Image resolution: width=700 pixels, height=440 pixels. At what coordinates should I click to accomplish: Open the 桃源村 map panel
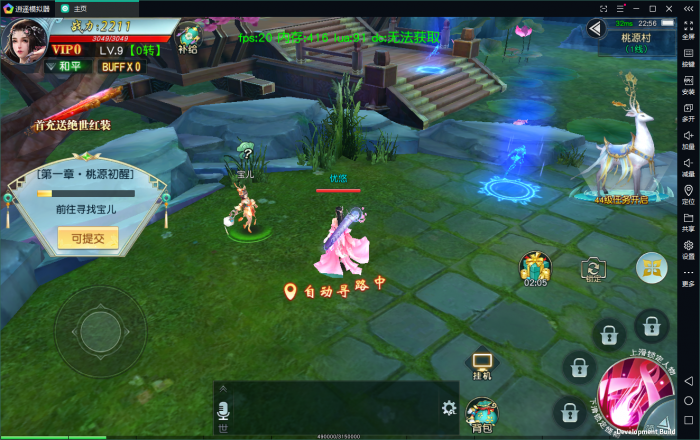point(636,41)
